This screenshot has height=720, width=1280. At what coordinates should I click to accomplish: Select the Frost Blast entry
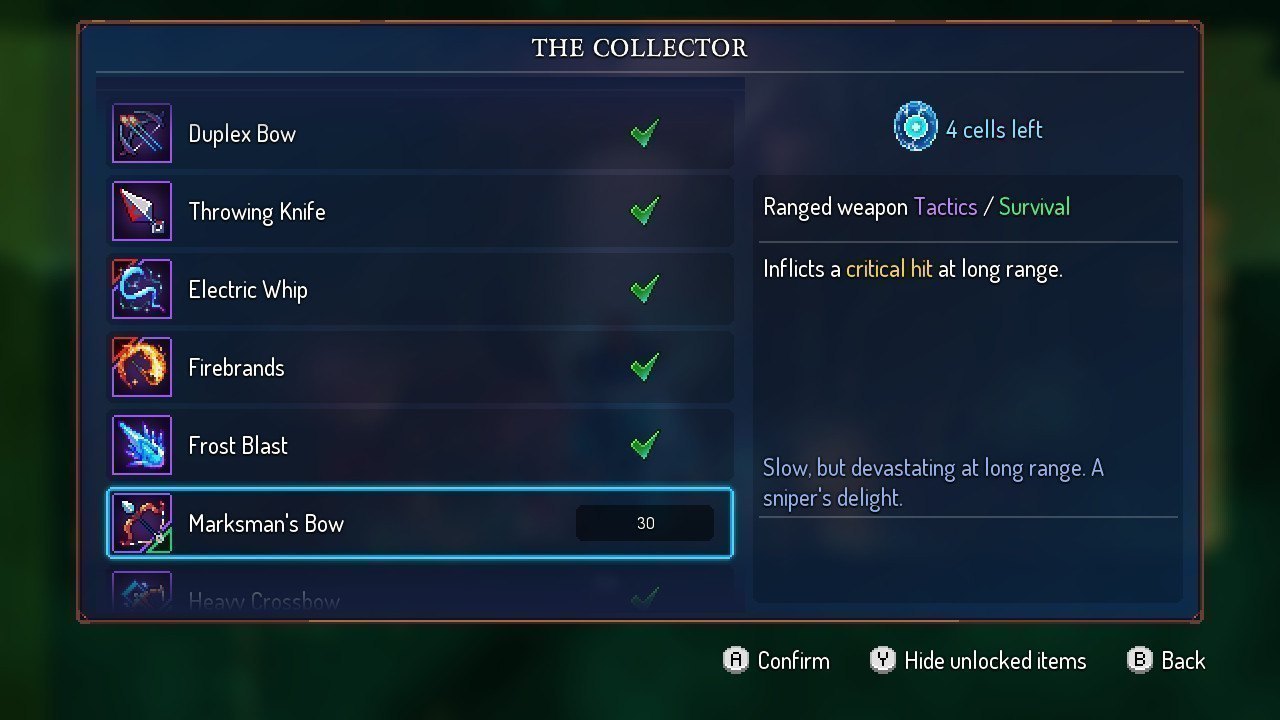(420, 446)
